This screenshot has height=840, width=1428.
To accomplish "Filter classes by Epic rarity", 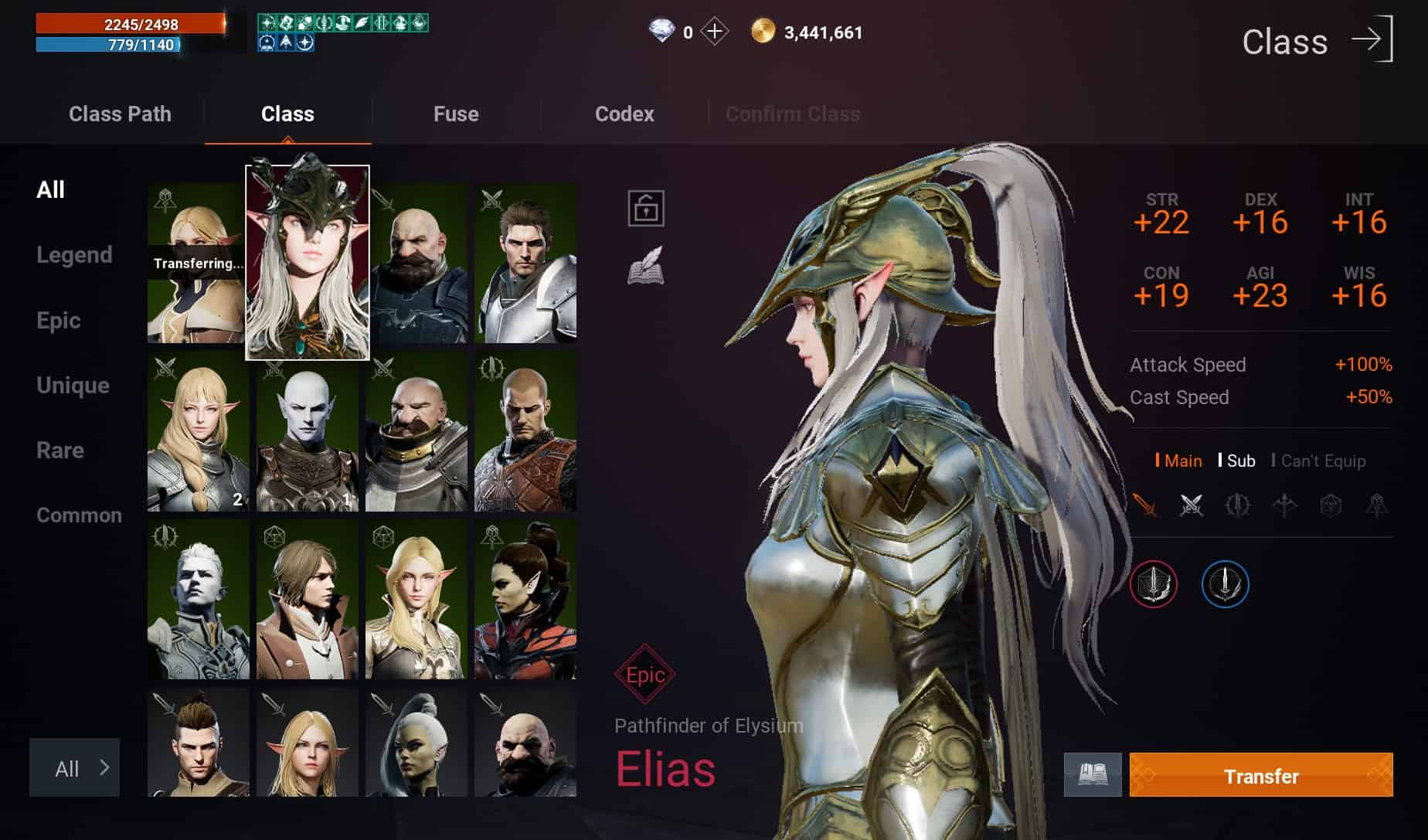I will [59, 321].
